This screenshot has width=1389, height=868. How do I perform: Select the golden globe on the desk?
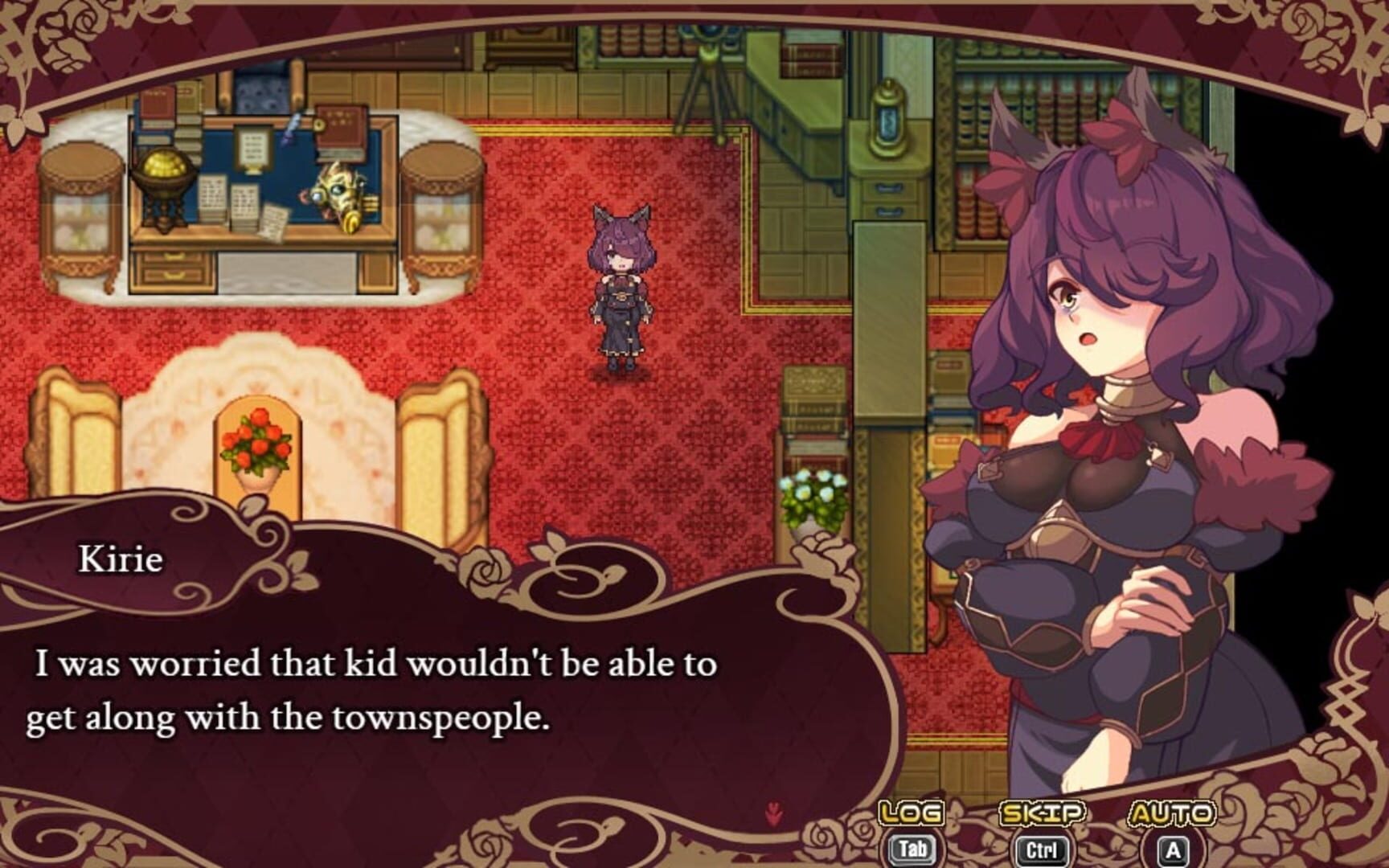[x=163, y=178]
